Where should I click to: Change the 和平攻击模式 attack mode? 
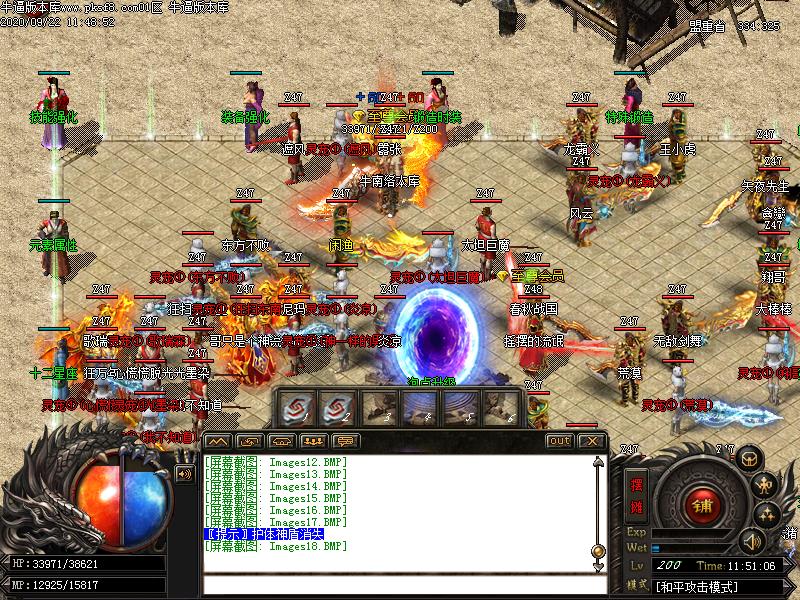tap(696, 586)
